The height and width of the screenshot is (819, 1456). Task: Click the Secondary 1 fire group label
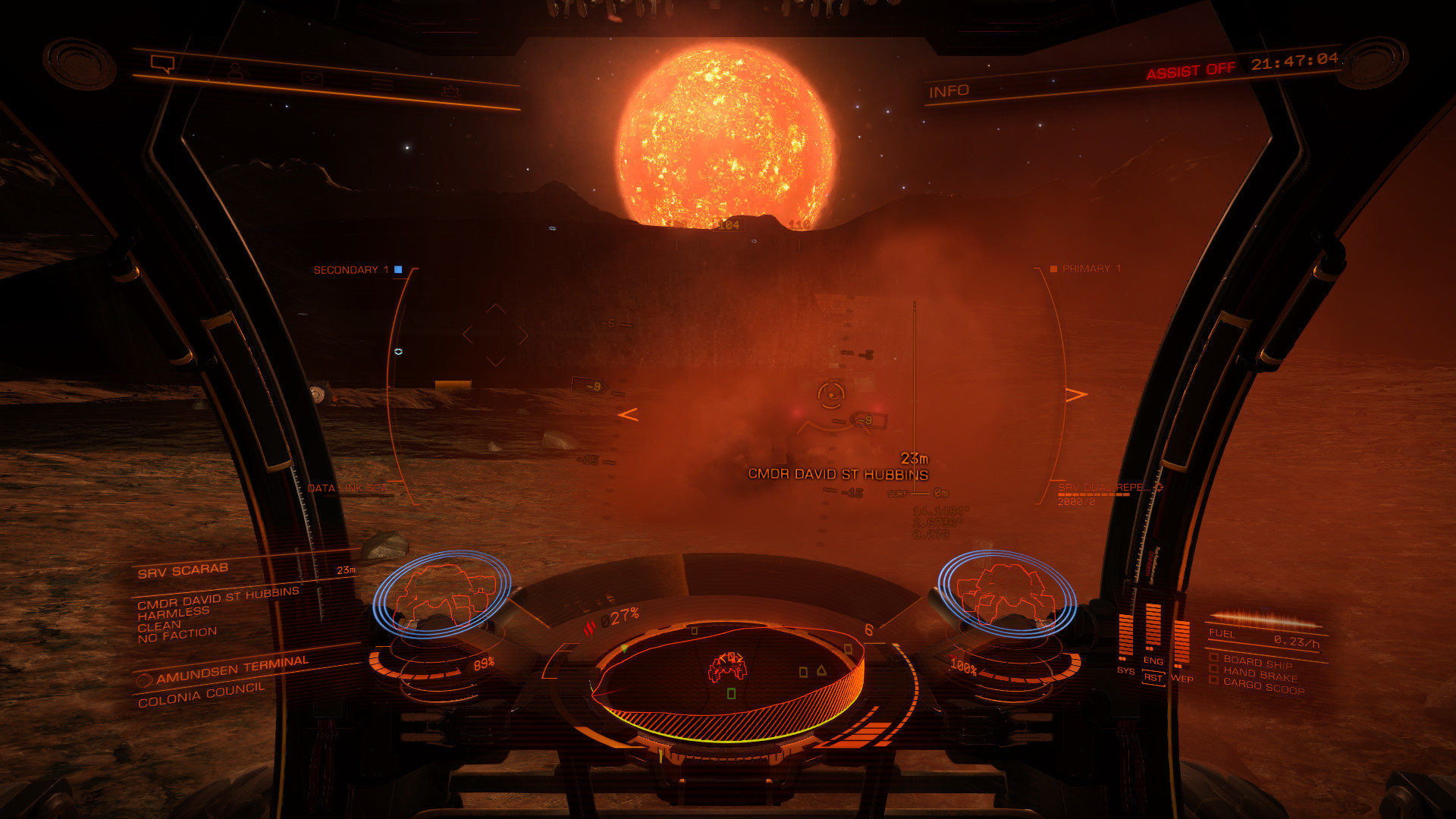click(x=351, y=270)
